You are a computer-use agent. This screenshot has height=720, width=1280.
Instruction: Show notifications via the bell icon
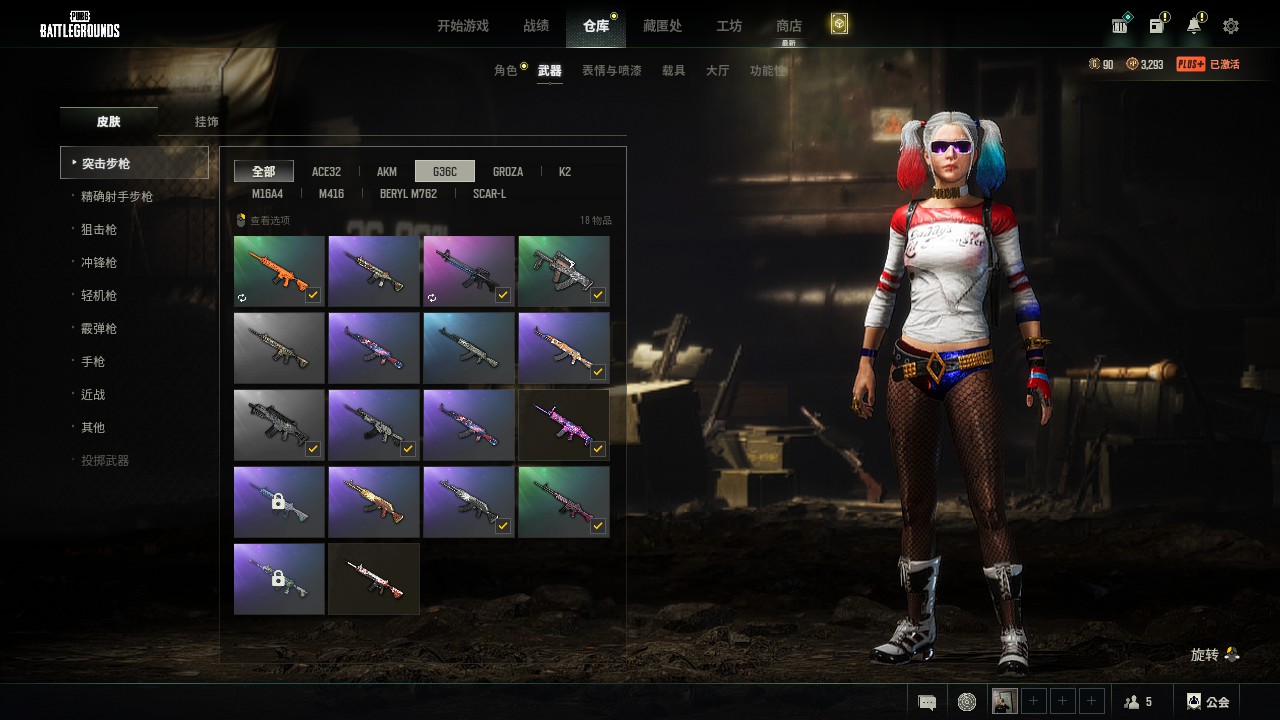tap(1194, 26)
